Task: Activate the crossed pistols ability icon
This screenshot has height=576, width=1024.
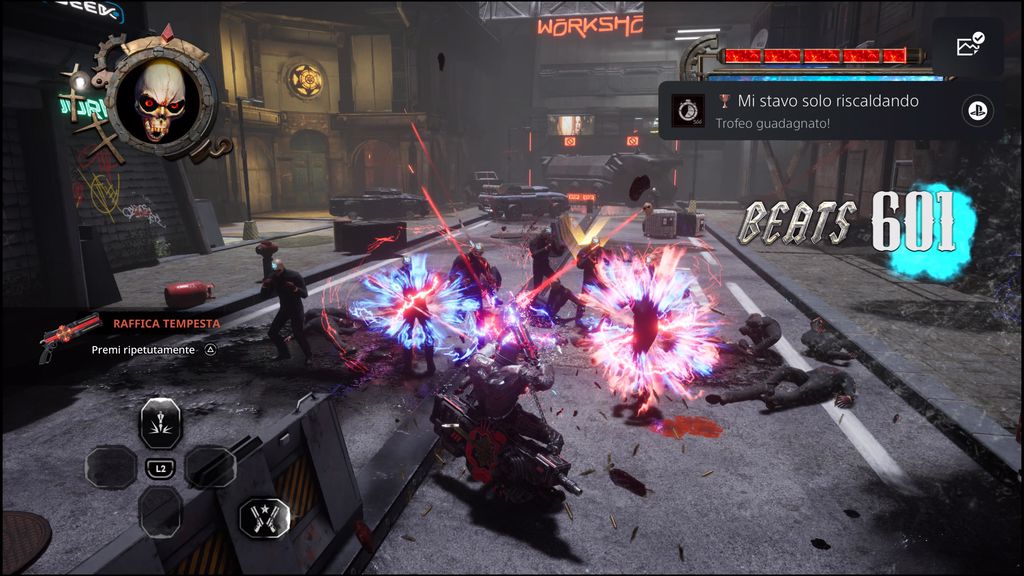Action: (x=265, y=517)
